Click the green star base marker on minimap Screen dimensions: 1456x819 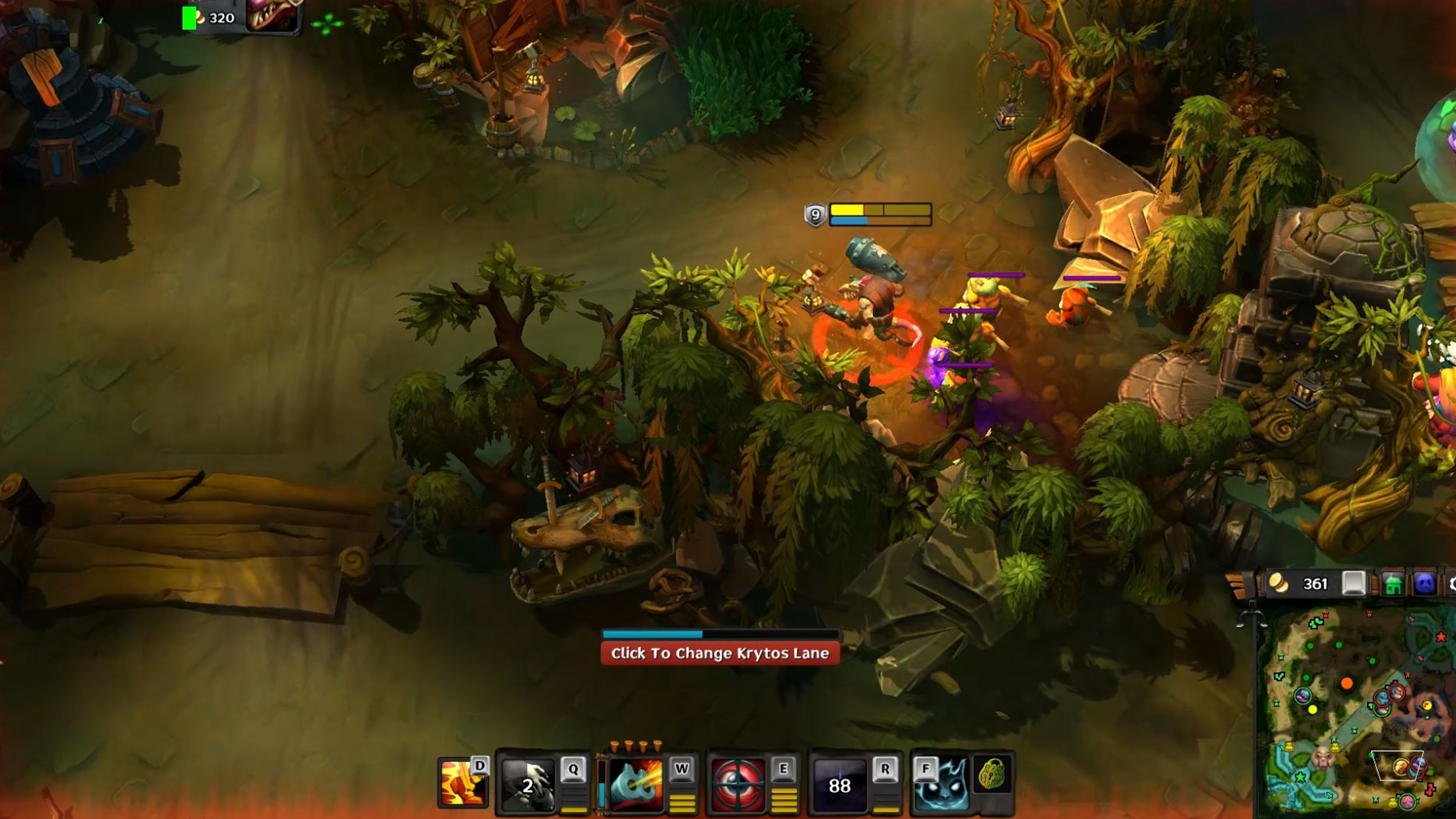pyautogui.click(x=1301, y=777)
